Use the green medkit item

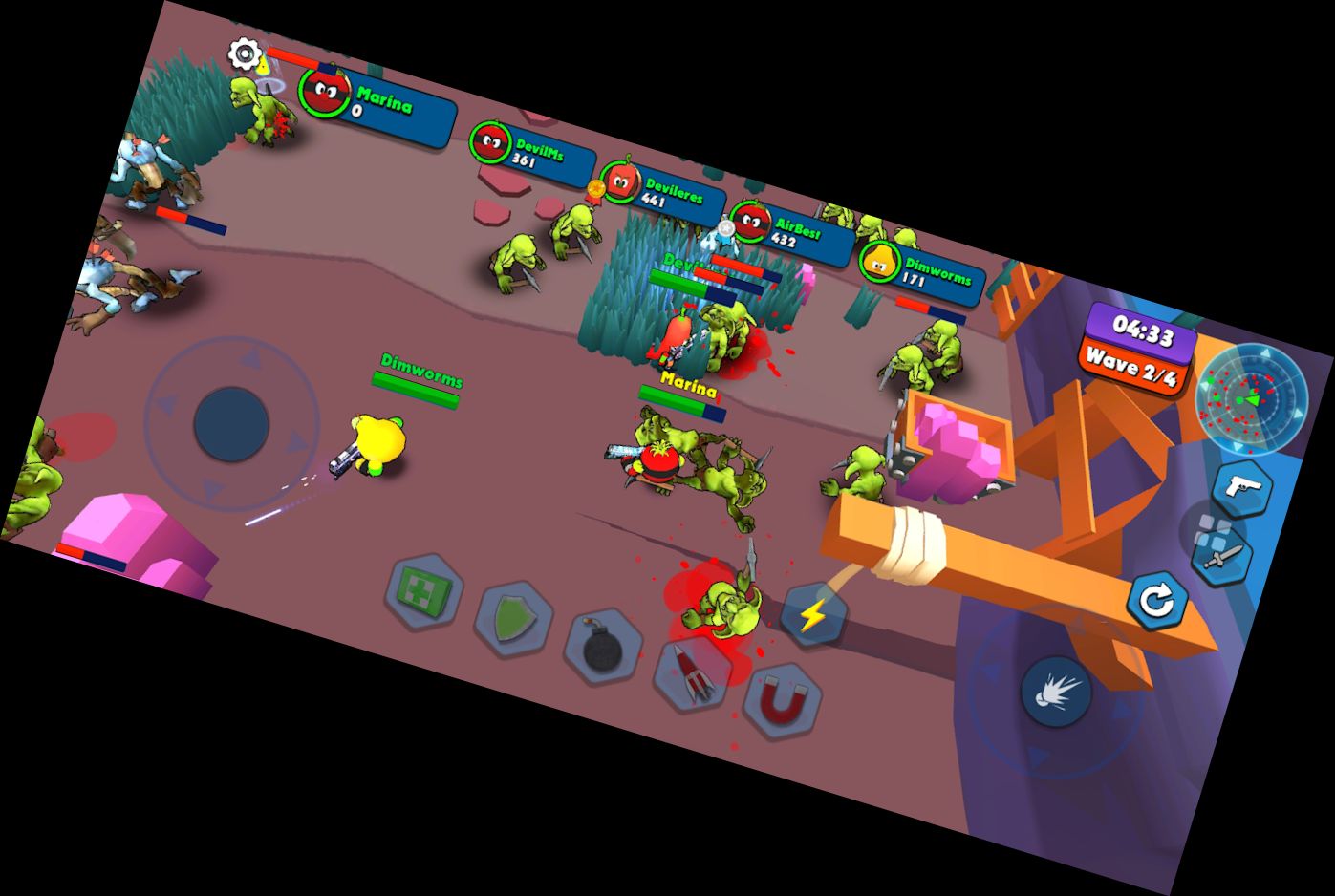[424, 591]
